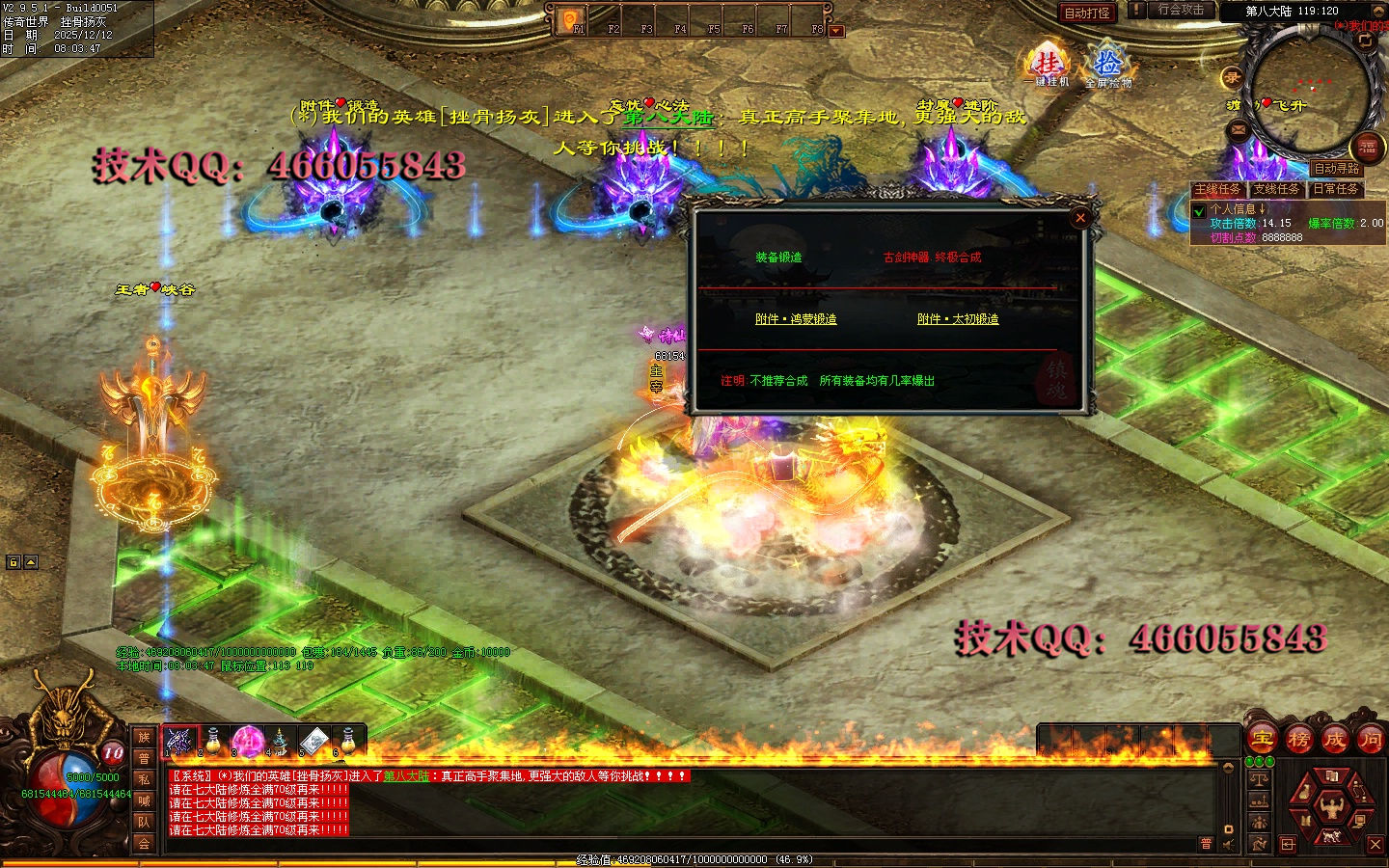Activate the 一键挂机 auto-idle icon
1389x868 pixels.
pyautogui.click(x=1049, y=67)
